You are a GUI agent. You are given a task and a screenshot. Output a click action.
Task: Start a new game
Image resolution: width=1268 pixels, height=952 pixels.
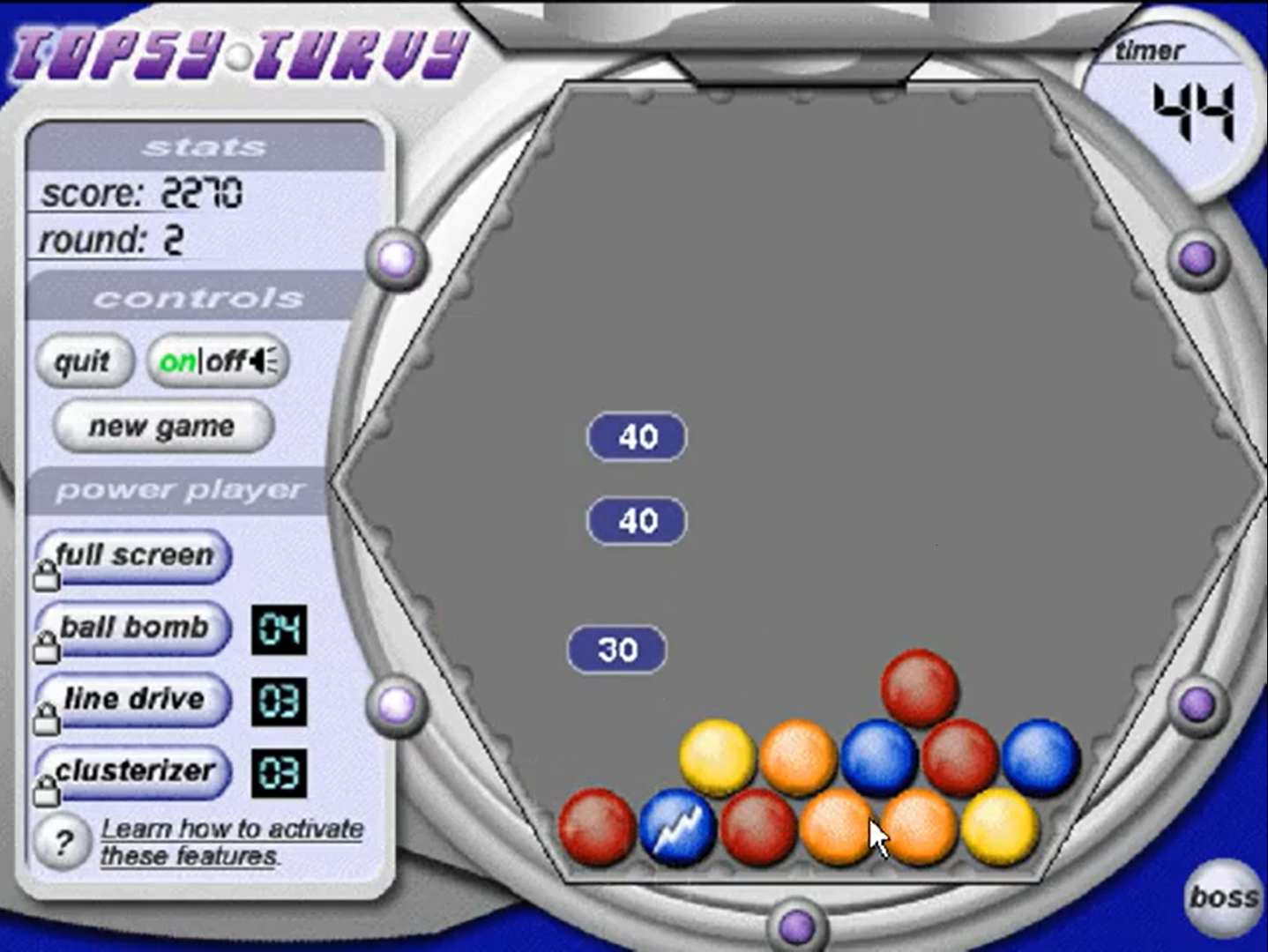pyautogui.click(x=161, y=426)
